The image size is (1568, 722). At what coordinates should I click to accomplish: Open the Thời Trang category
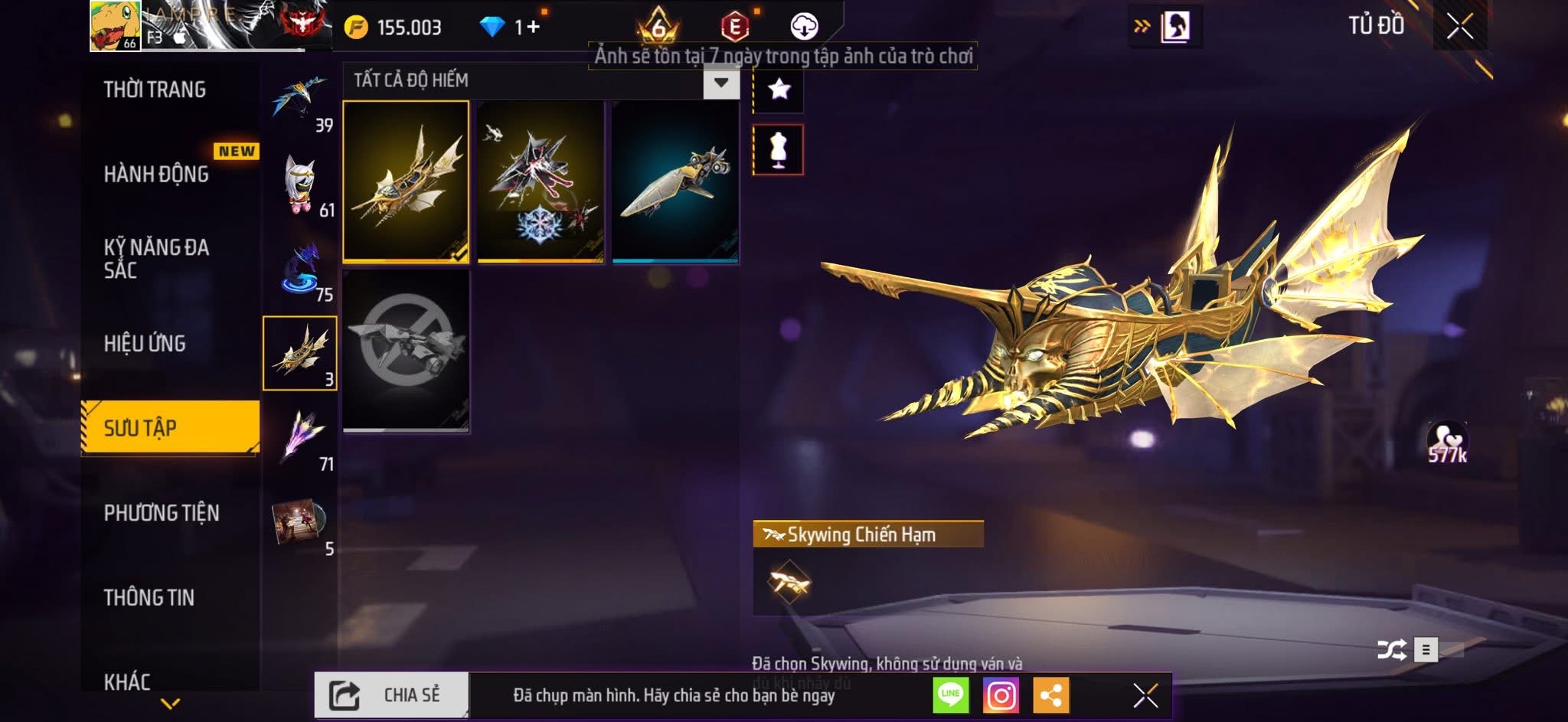(155, 90)
